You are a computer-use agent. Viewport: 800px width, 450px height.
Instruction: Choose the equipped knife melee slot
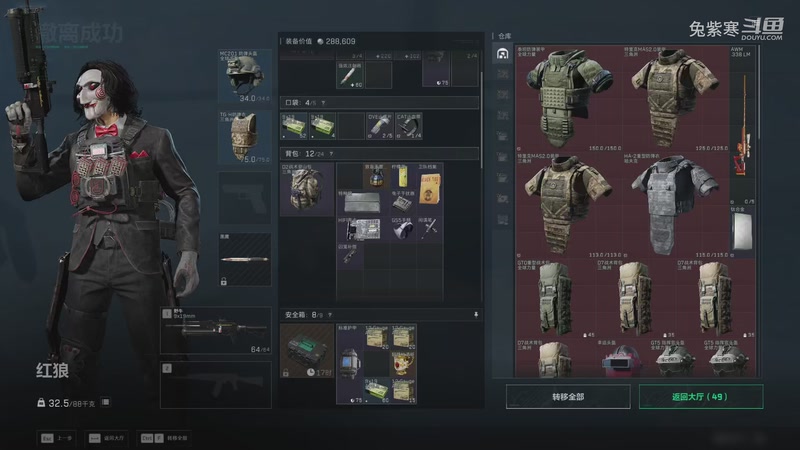click(243, 259)
